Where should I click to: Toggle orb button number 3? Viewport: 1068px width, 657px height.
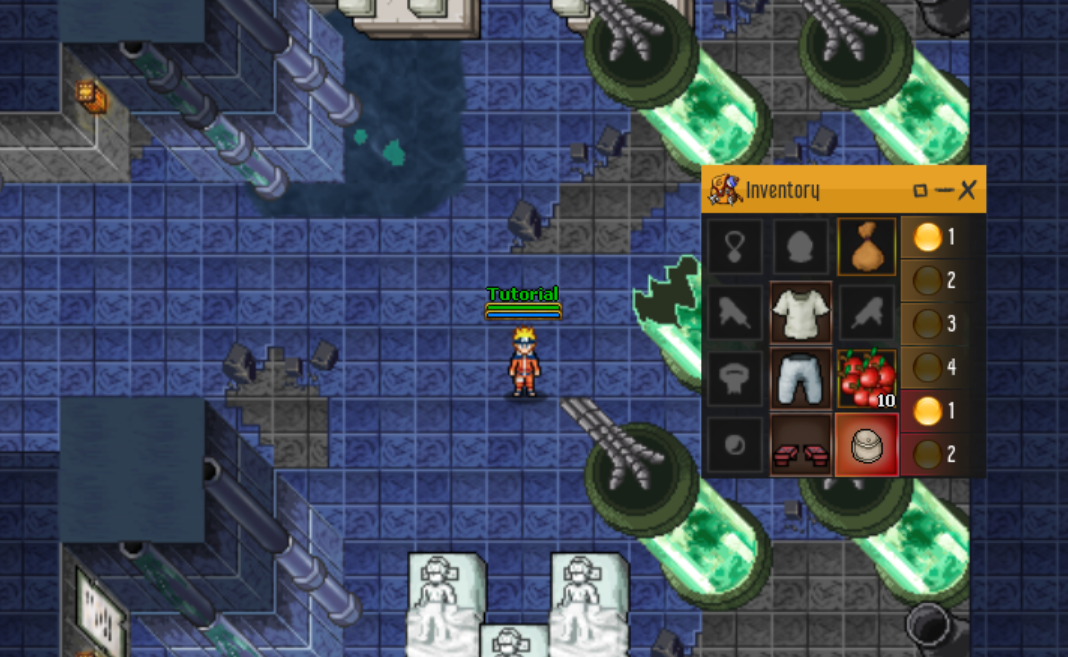(x=928, y=324)
